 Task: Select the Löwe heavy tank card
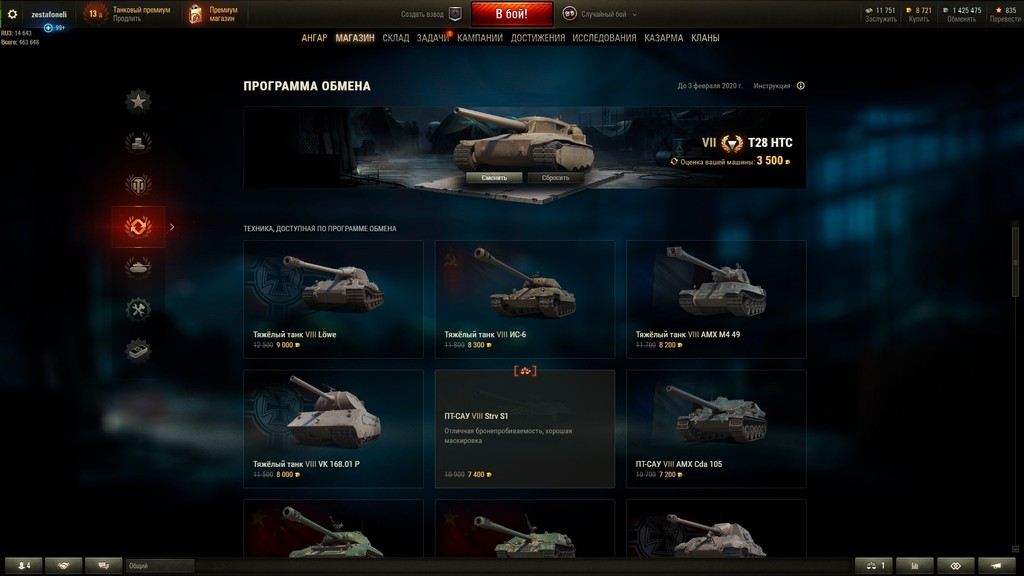333,299
